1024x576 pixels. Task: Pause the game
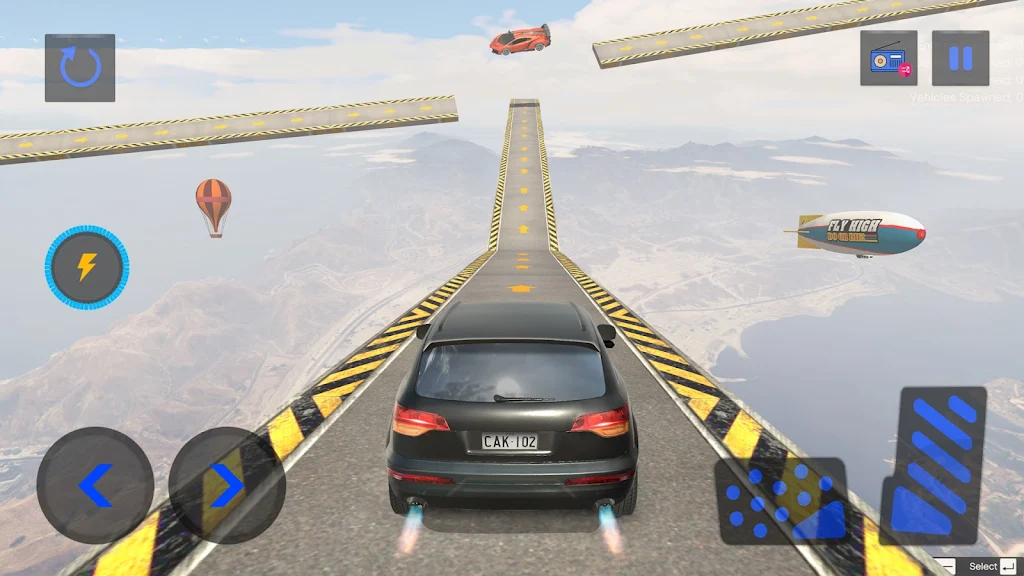coord(960,58)
